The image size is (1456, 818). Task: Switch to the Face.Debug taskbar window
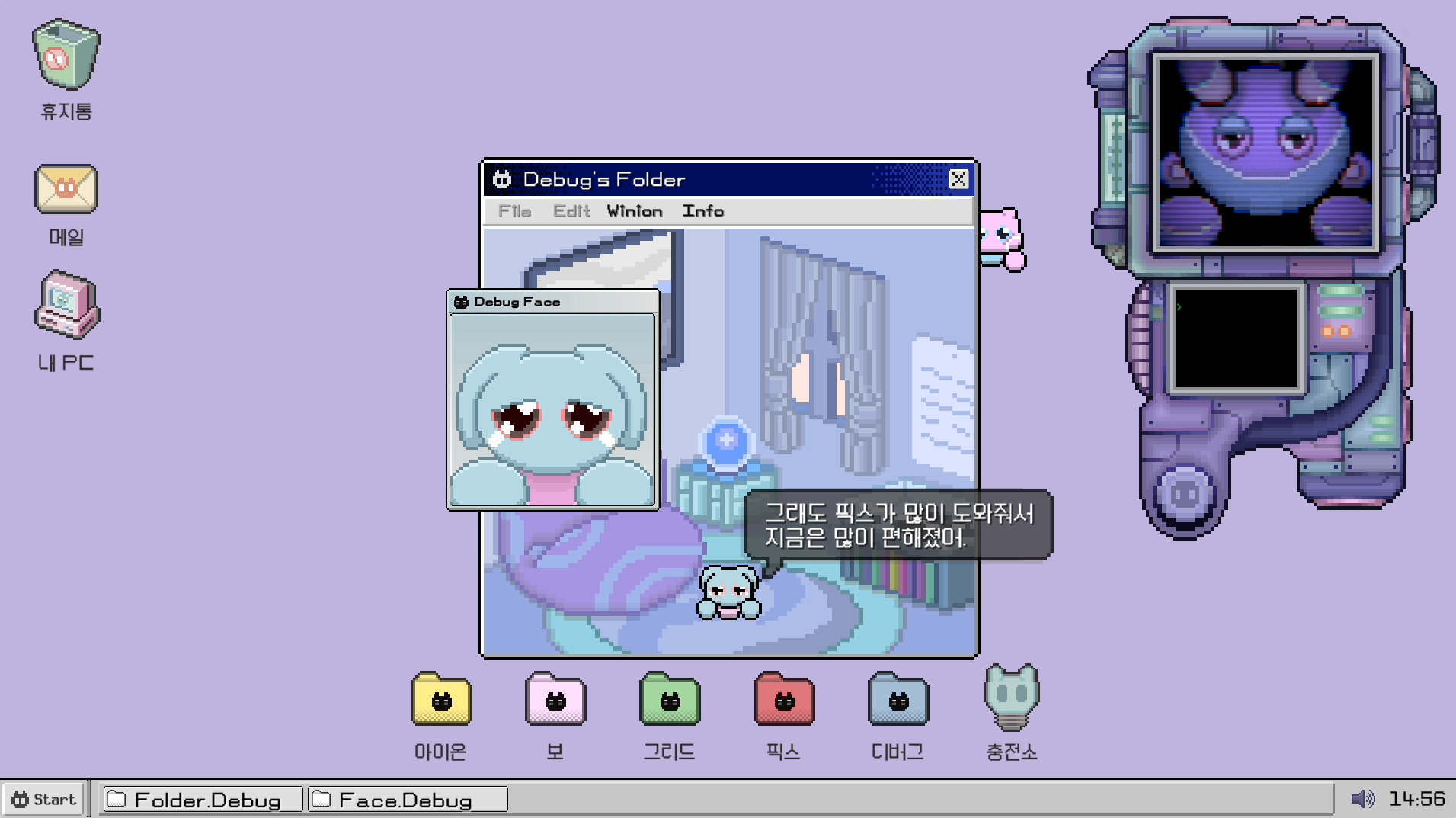pos(408,799)
